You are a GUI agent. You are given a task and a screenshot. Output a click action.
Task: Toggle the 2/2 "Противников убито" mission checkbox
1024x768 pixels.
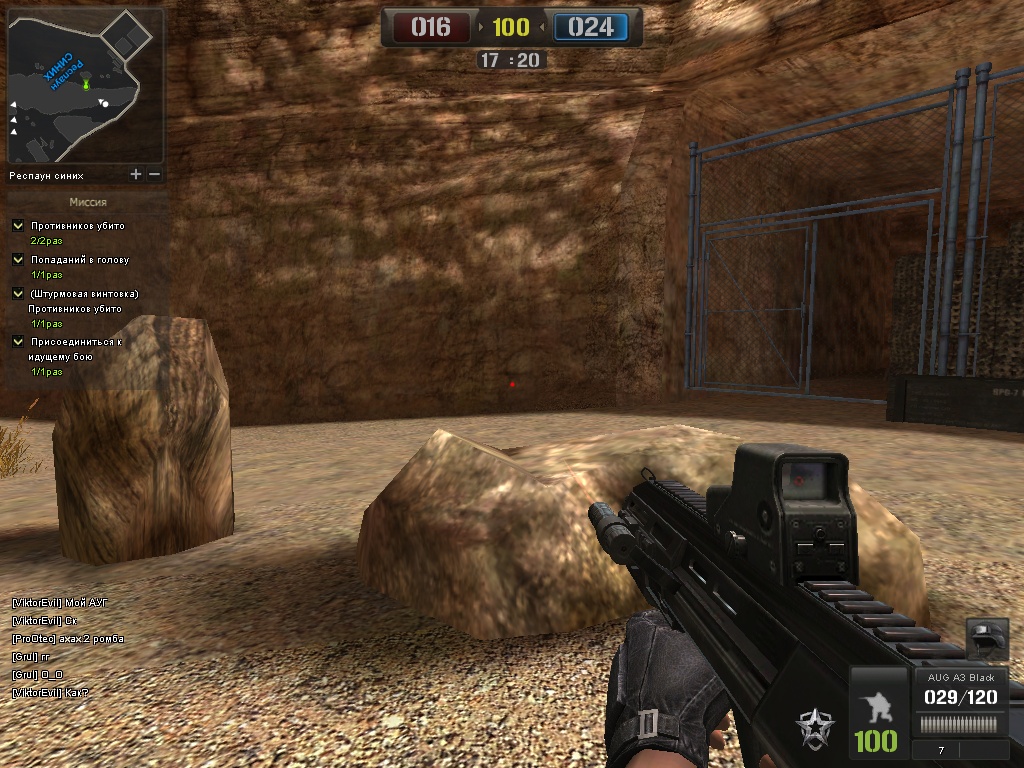[18, 226]
